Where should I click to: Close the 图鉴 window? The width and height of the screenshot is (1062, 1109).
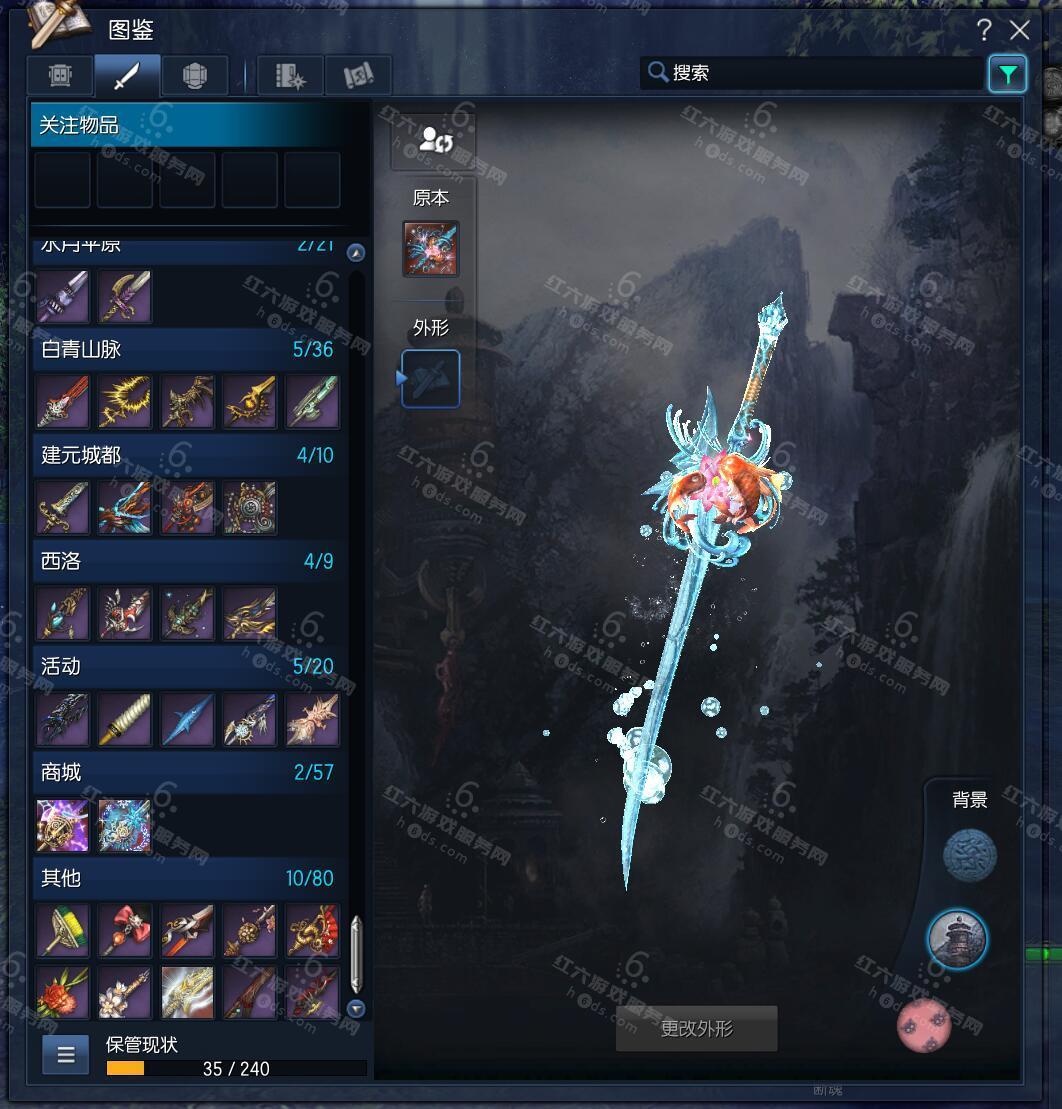pos(1020,31)
